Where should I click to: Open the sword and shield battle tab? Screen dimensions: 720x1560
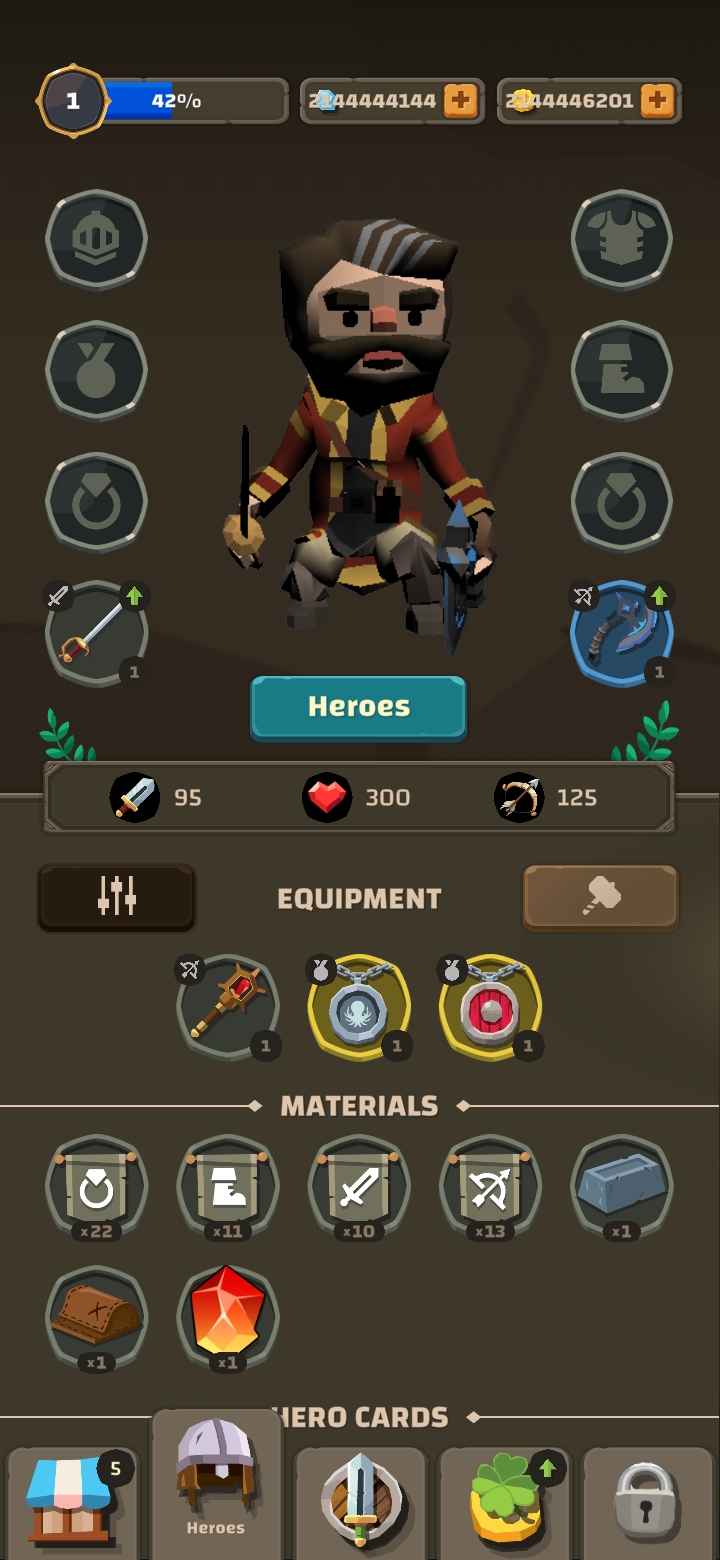coord(360,1502)
